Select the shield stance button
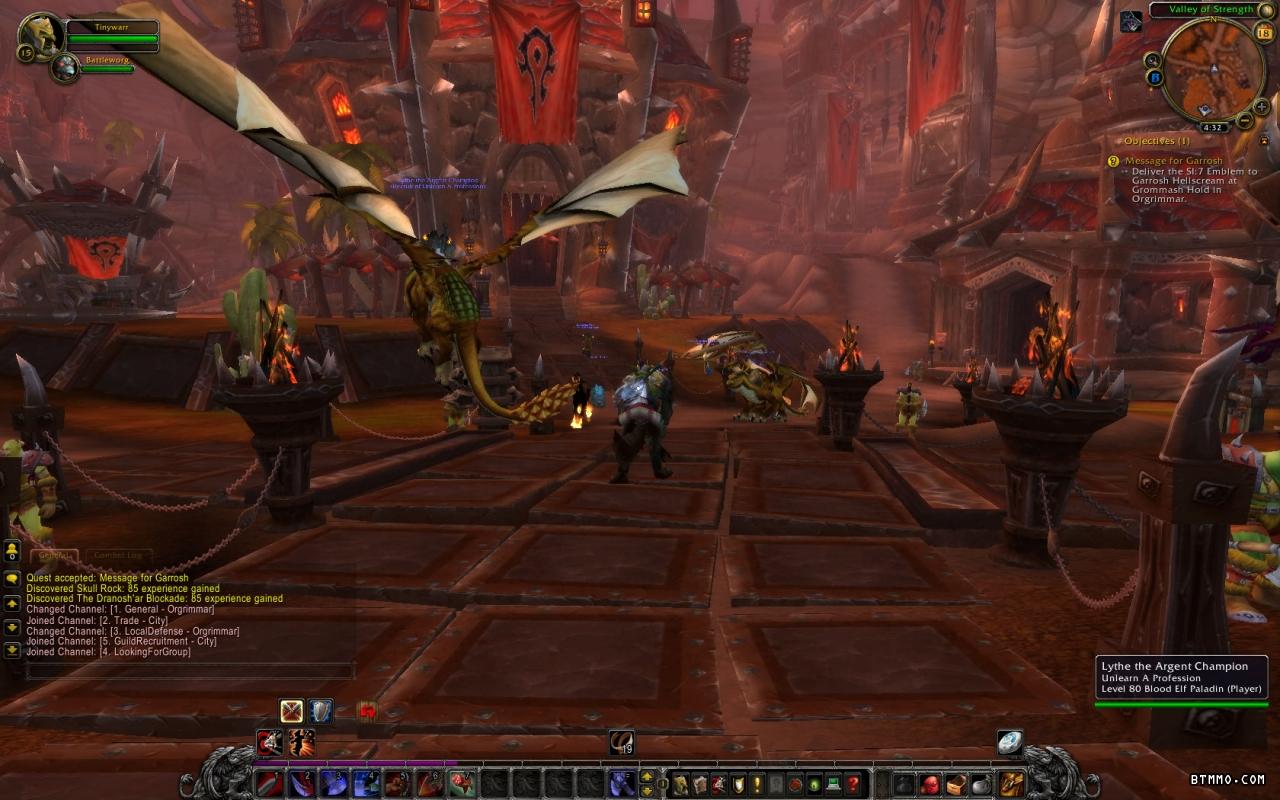This screenshot has width=1280, height=800. coord(320,711)
